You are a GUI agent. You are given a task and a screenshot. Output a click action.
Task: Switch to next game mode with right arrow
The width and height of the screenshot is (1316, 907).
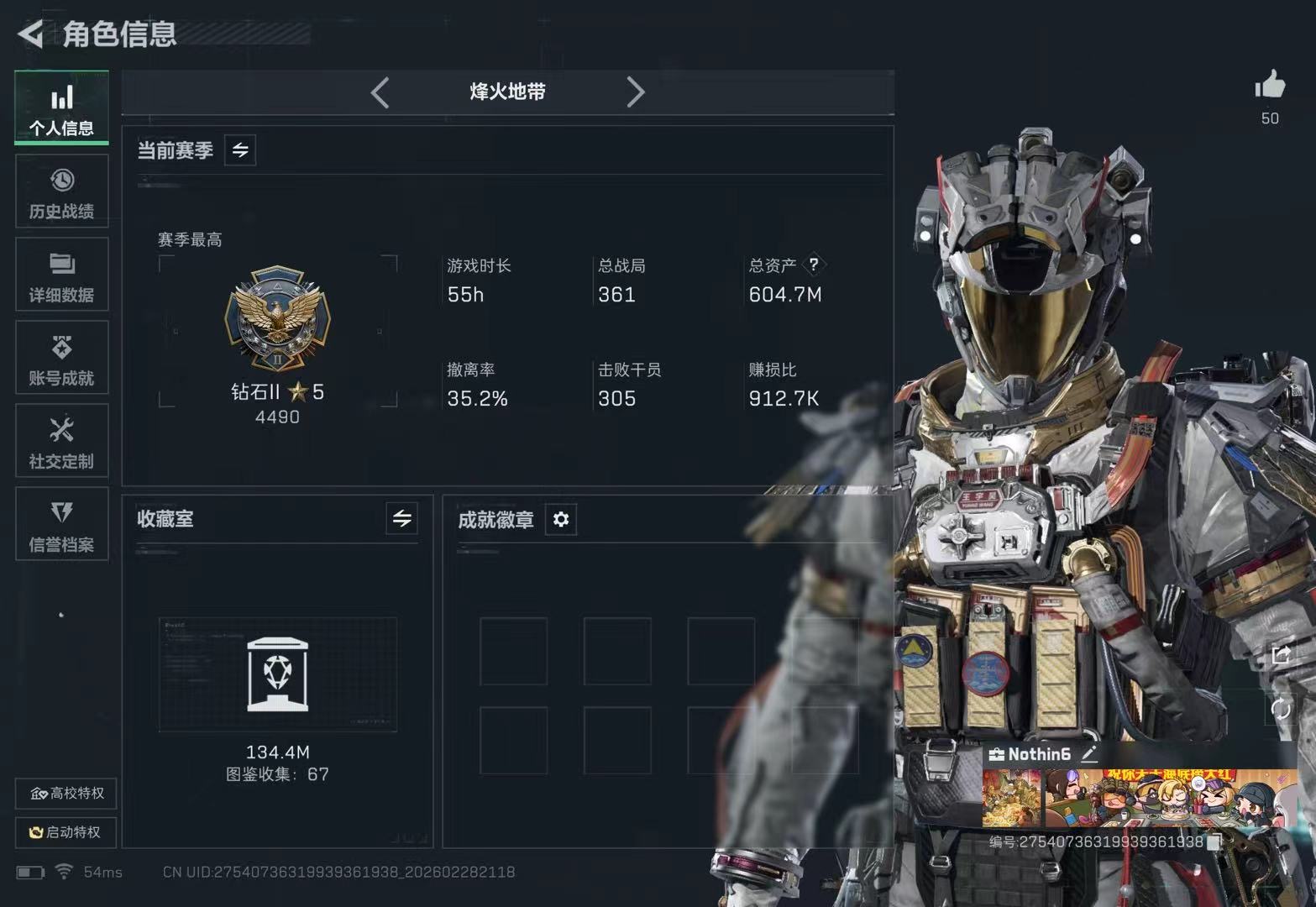pos(636,92)
